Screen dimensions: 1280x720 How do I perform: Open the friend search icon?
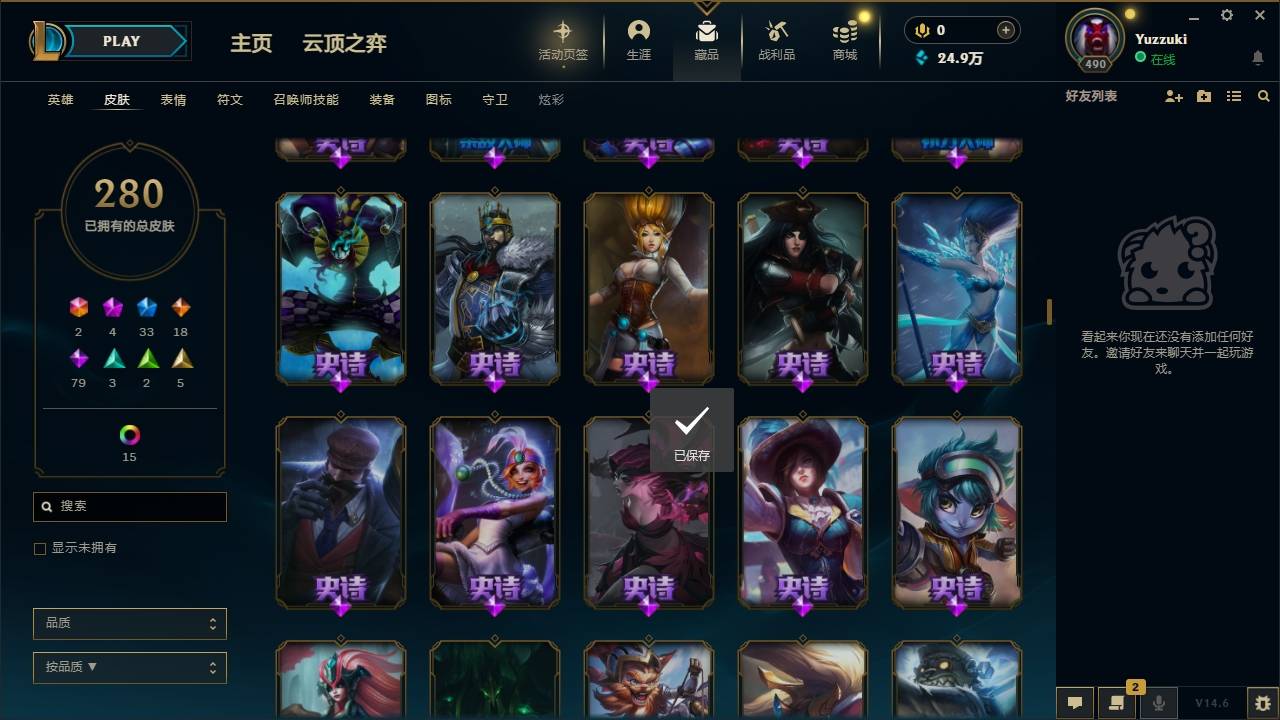(x=1263, y=96)
